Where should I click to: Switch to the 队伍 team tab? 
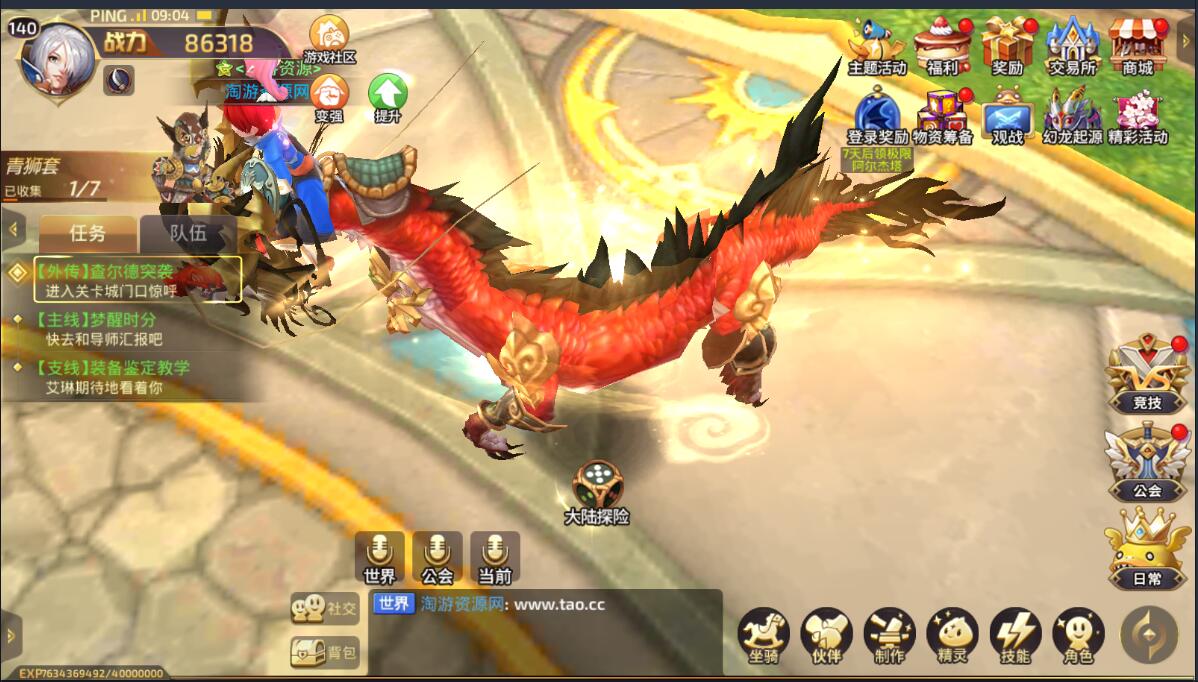click(x=188, y=234)
